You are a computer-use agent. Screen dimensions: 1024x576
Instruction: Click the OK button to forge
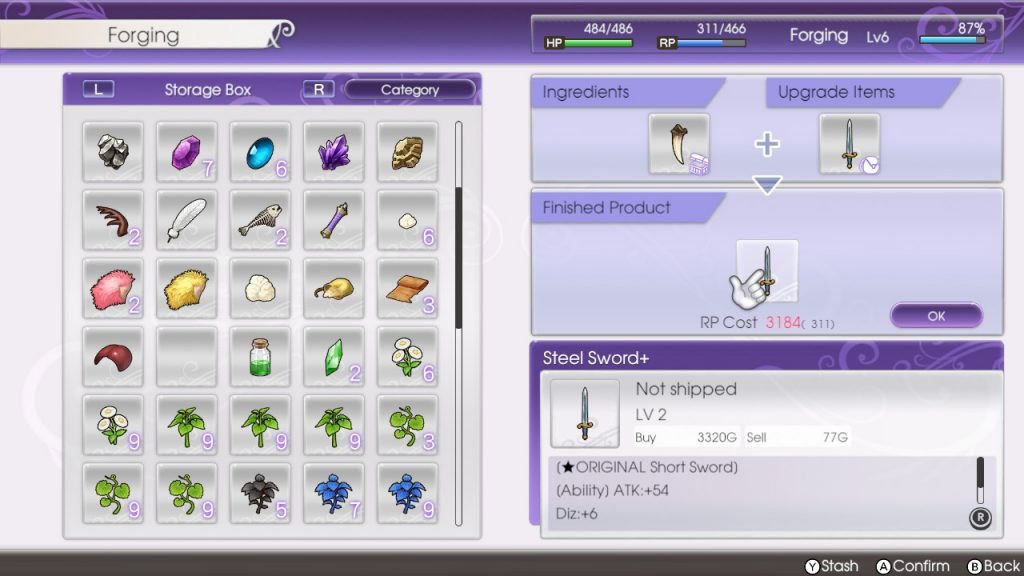tap(936, 316)
